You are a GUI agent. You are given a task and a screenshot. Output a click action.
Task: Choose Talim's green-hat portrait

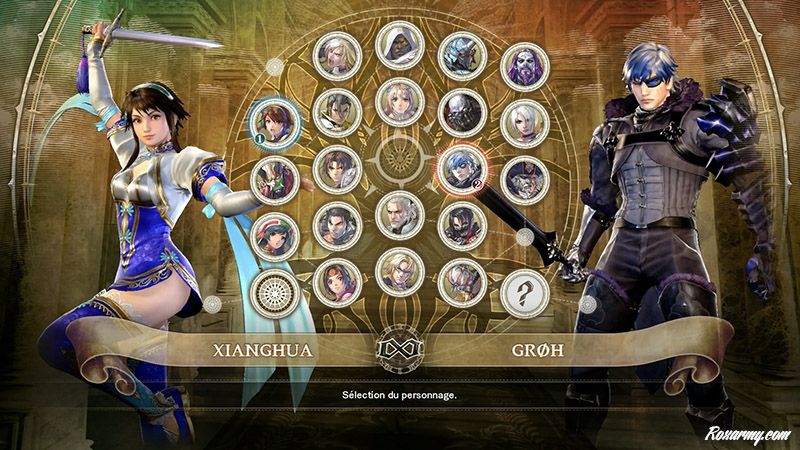[275, 234]
